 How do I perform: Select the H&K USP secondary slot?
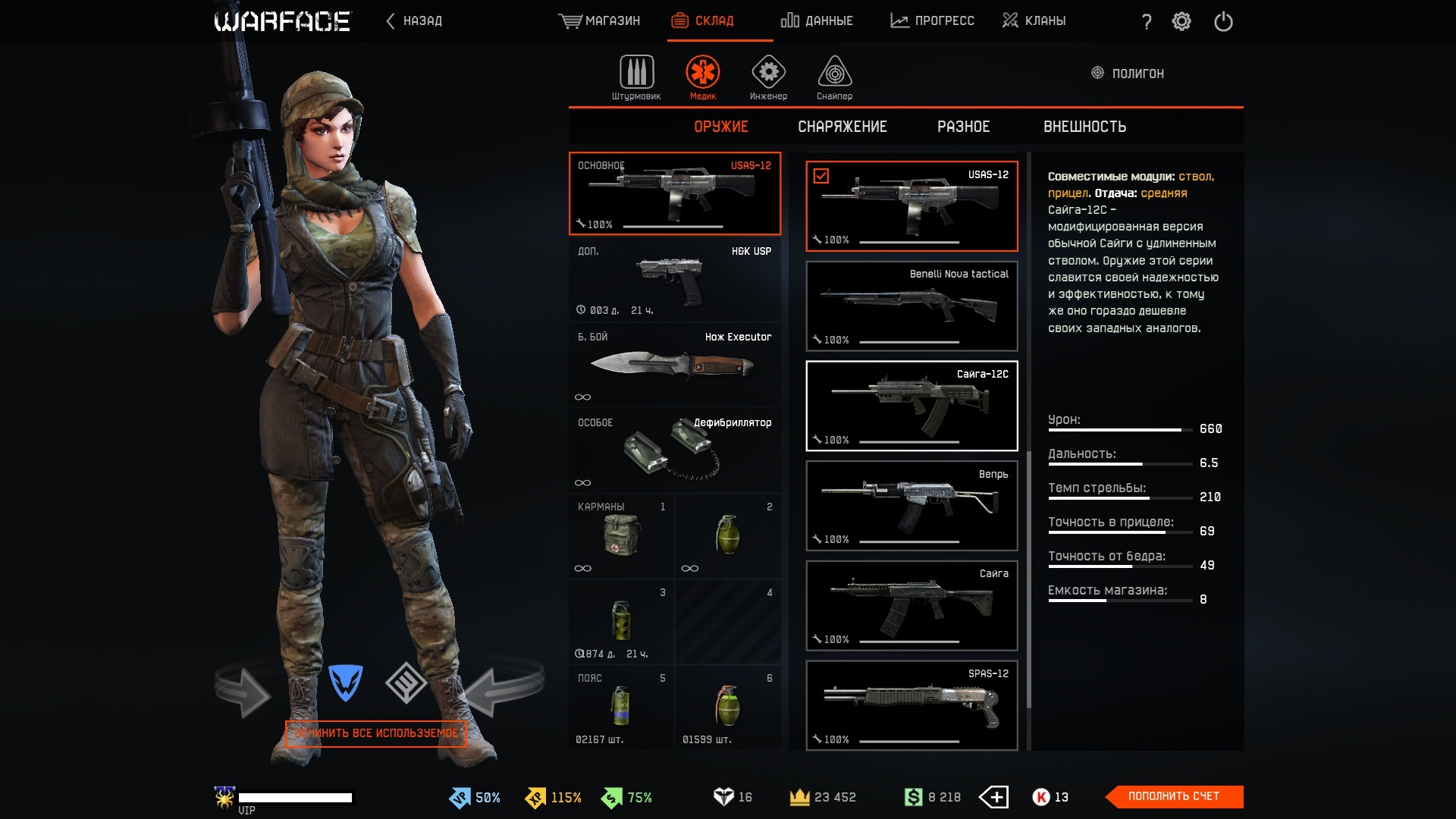point(674,280)
